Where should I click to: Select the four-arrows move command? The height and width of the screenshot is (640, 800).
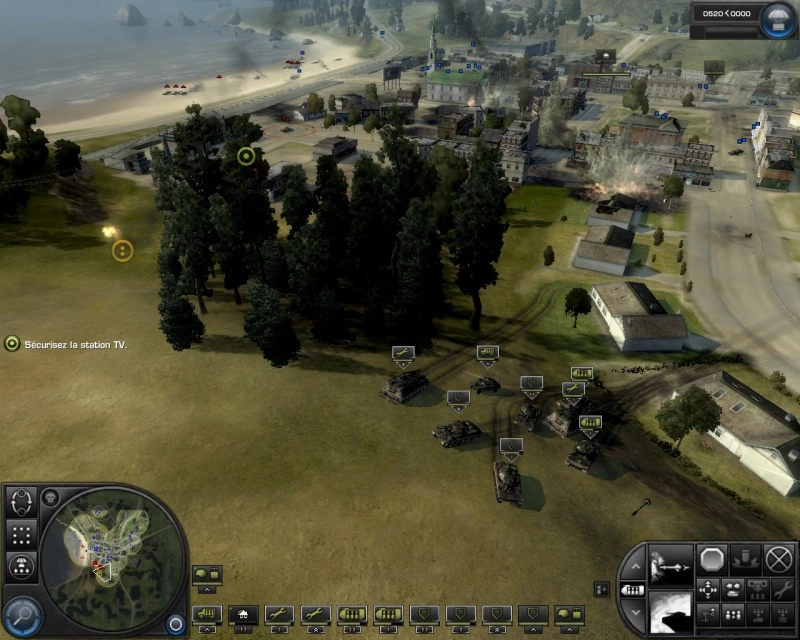coord(708,589)
